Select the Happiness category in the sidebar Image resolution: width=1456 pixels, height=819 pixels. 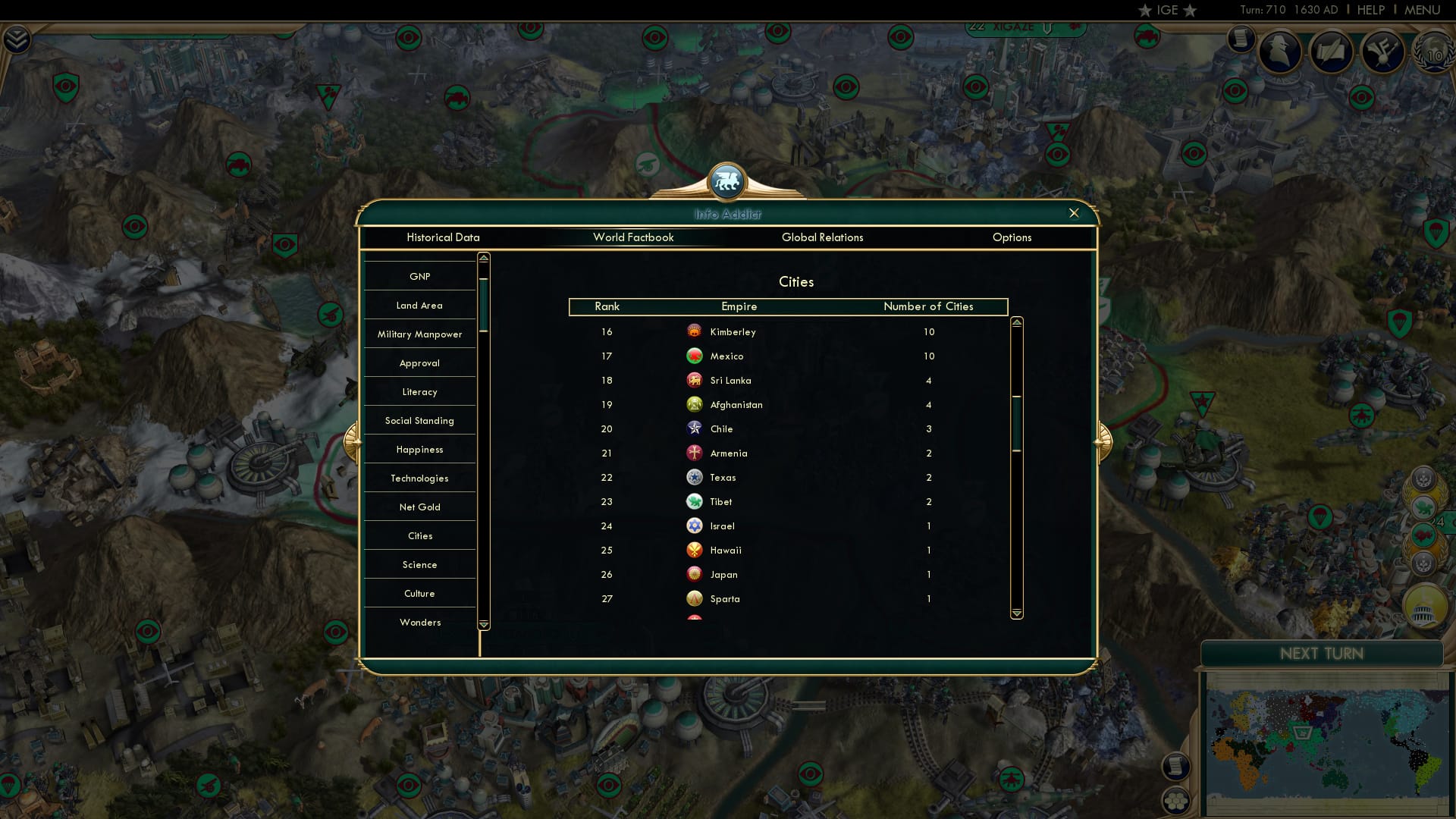click(x=420, y=449)
